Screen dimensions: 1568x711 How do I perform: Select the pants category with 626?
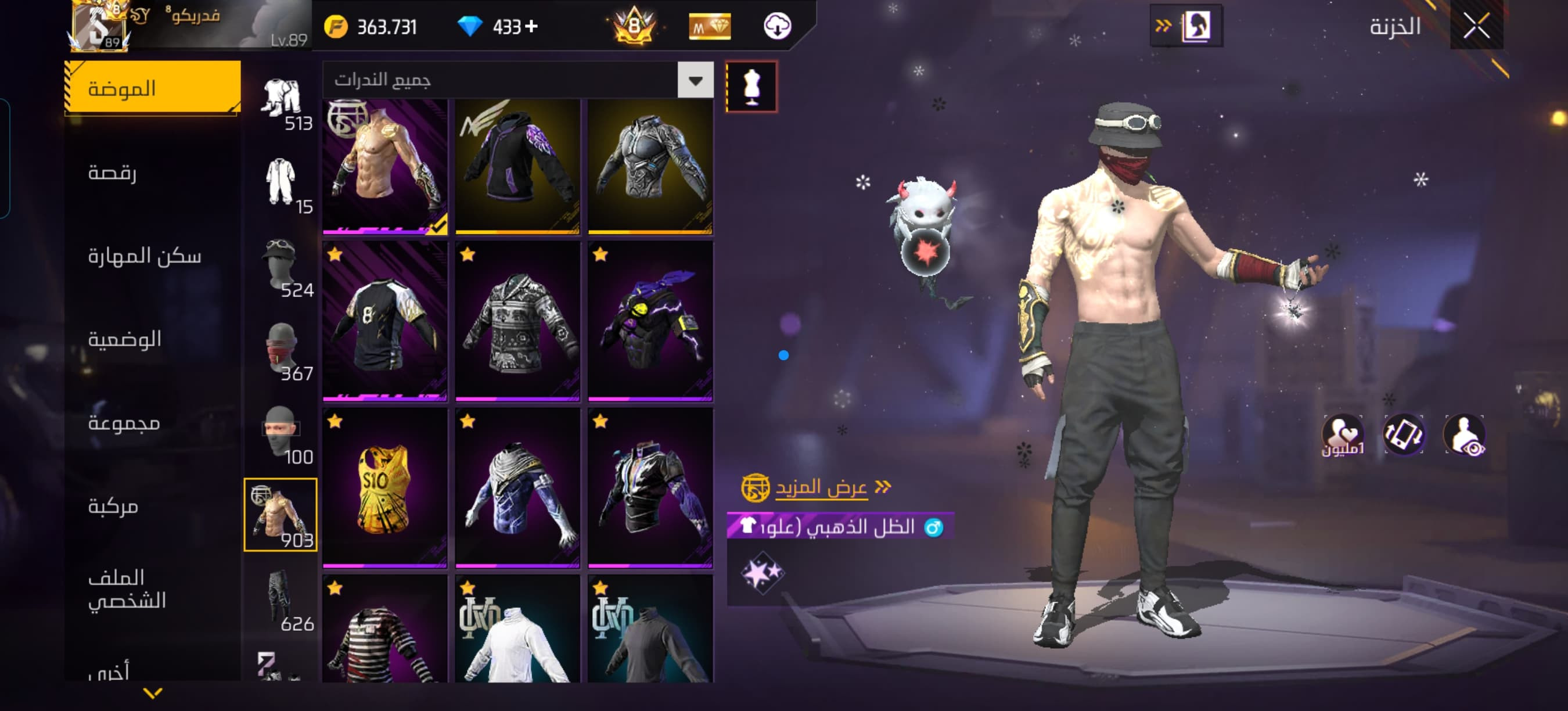tap(281, 599)
